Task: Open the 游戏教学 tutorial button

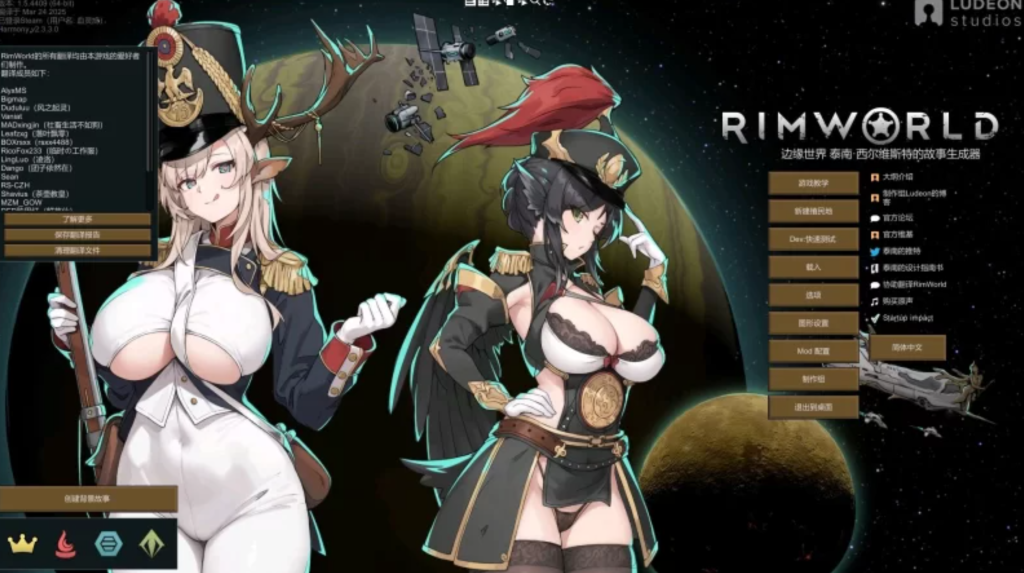Action: [x=813, y=184]
